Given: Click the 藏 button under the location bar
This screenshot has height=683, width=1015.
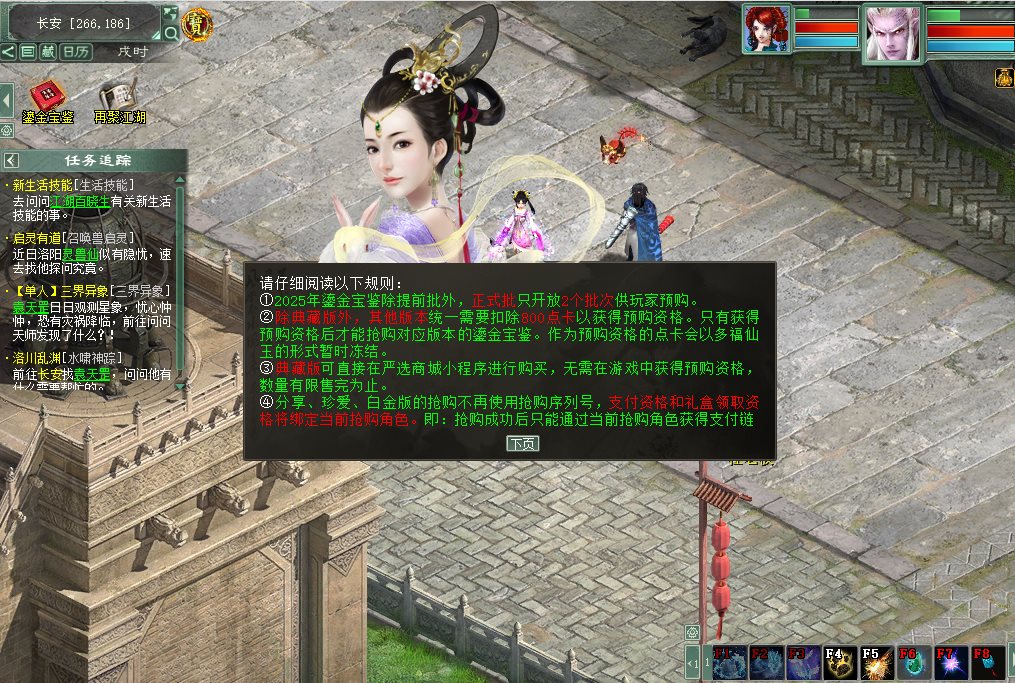Looking at the screenshot, I should (47, 51).
